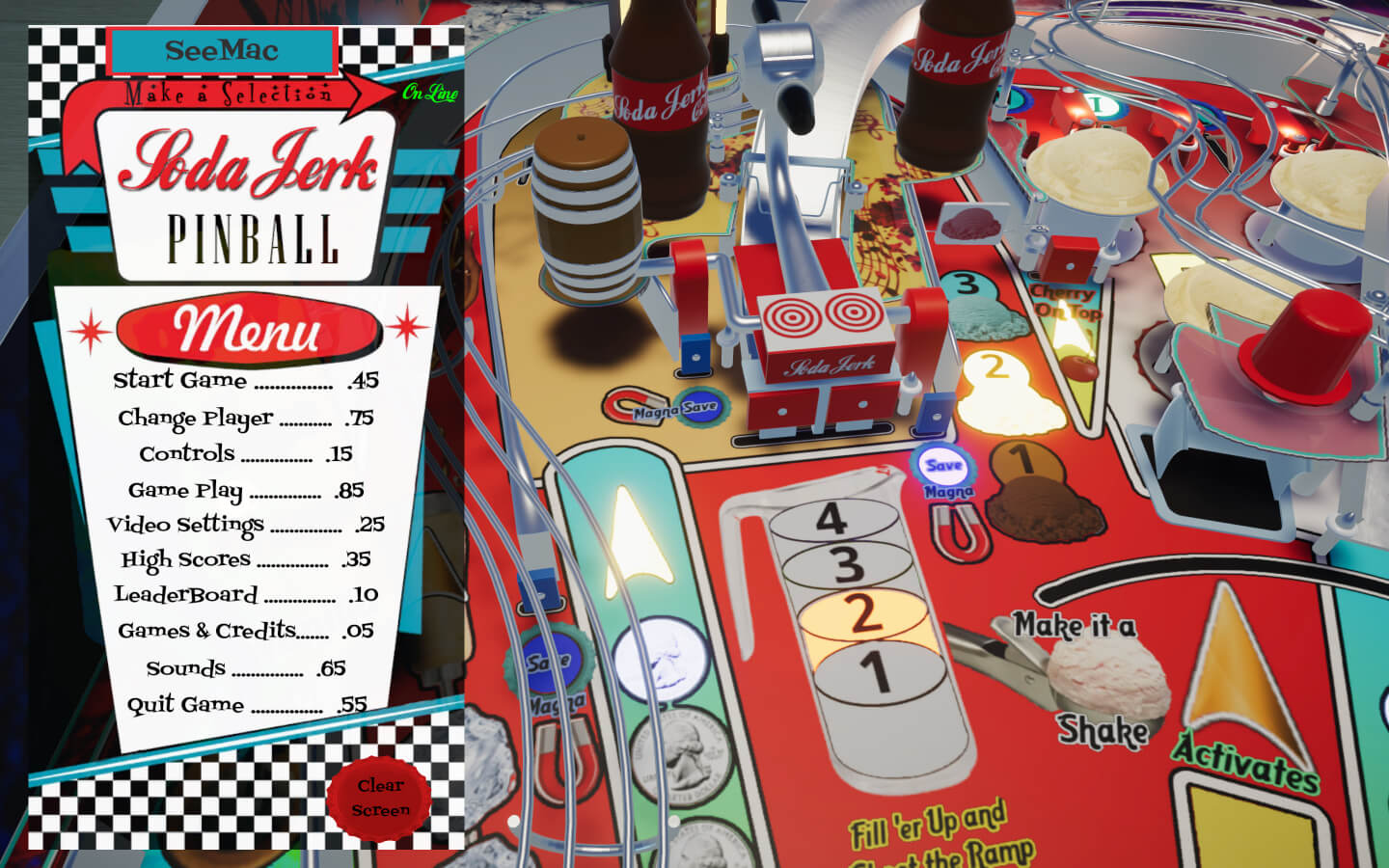The image size is (1389, 868).
Task: Select Start Game from the menu
Action: point(245,380)
